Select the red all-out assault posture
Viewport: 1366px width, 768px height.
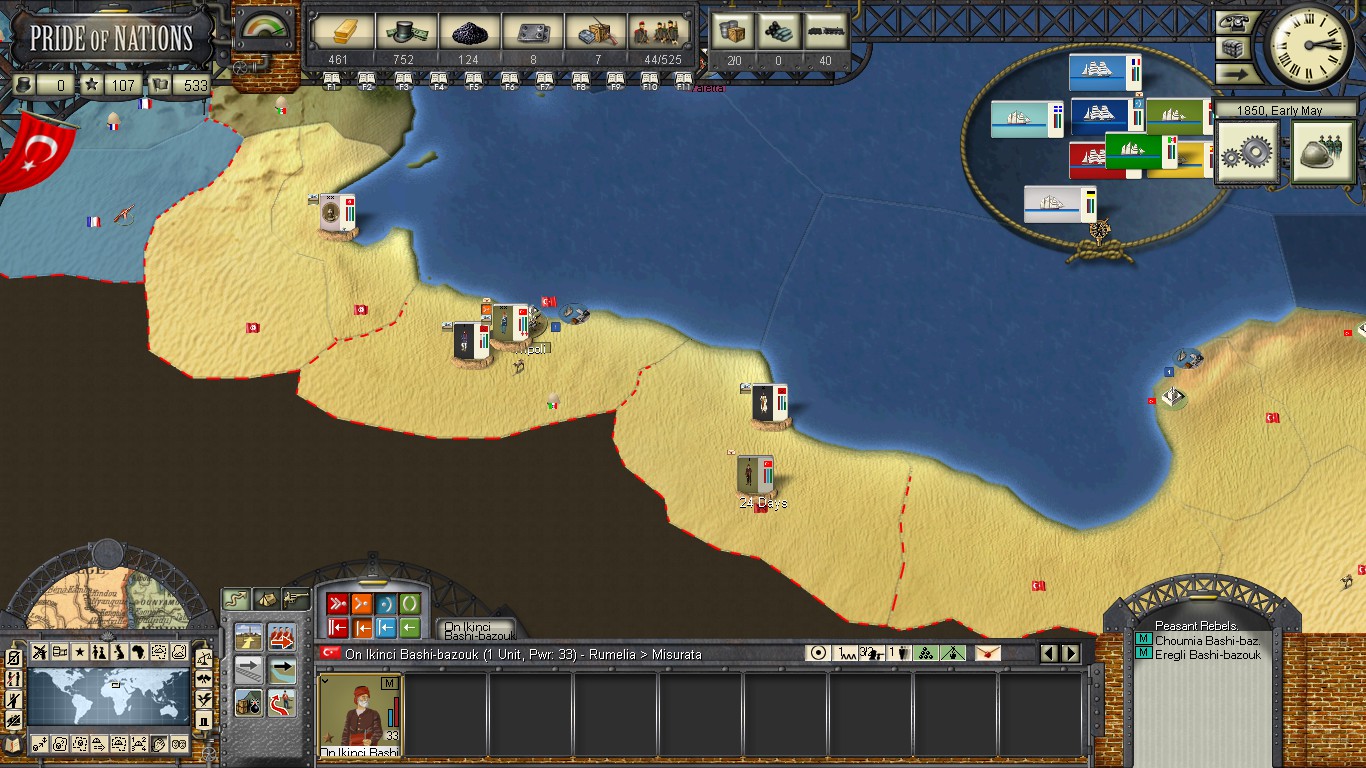click(x=337, y=604)
